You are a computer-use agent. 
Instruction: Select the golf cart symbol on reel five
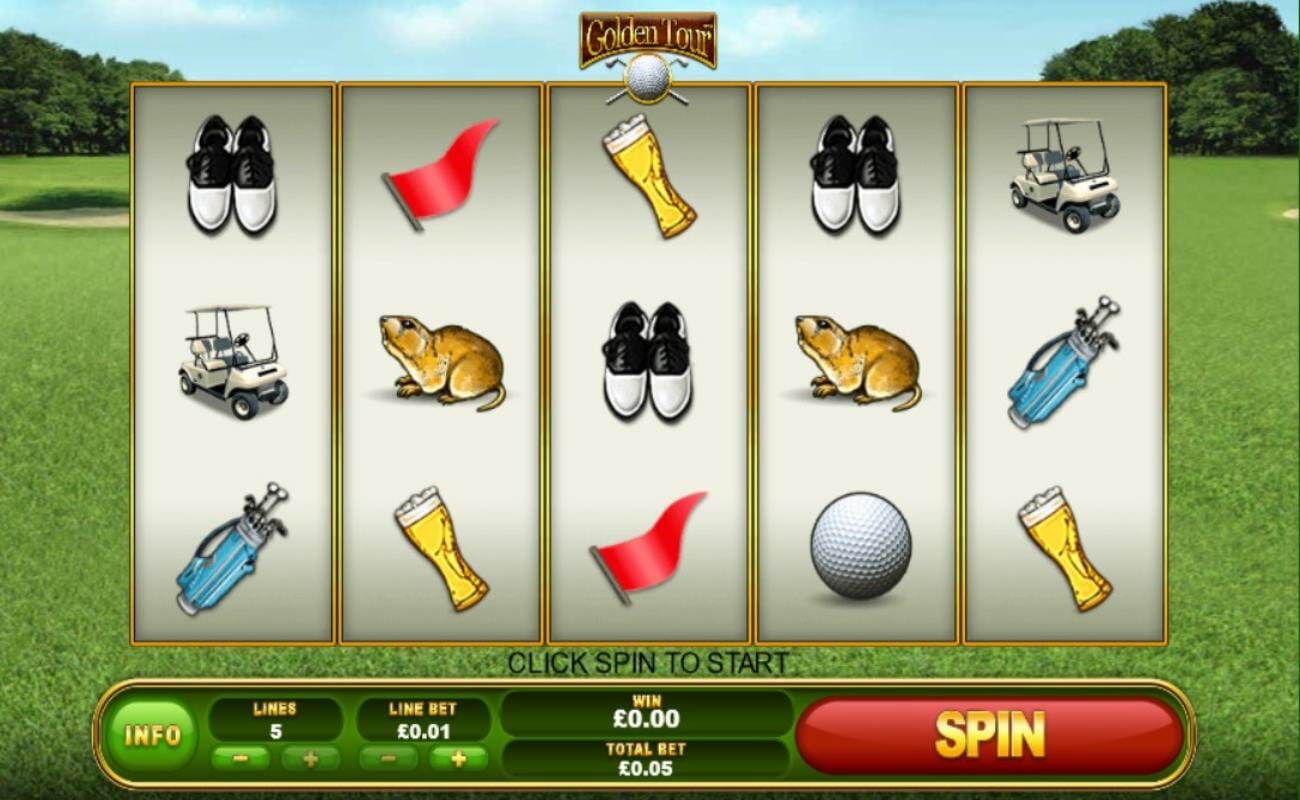point(1065,175)
